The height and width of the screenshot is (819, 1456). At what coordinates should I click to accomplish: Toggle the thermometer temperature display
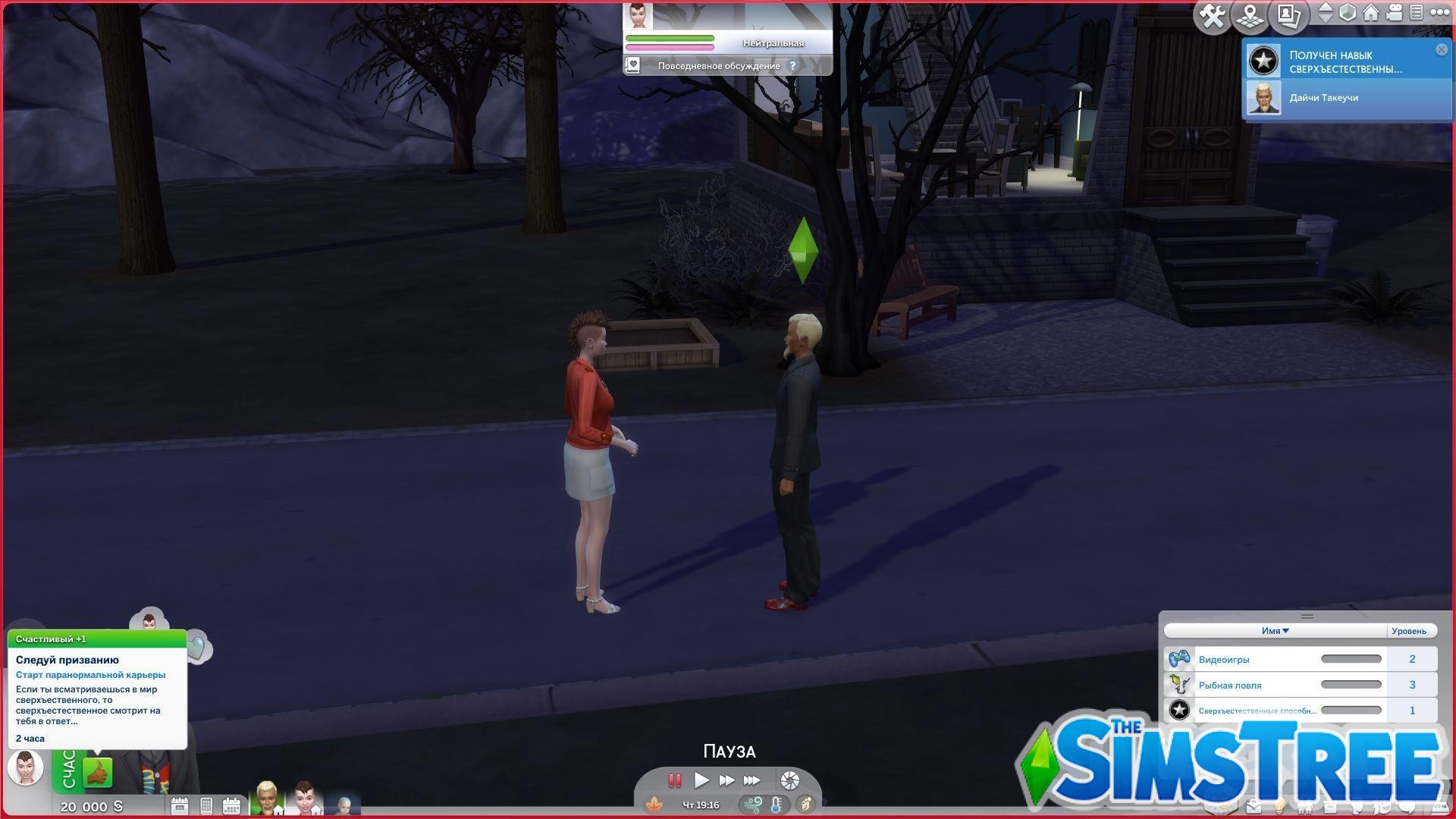click(776, 805)
